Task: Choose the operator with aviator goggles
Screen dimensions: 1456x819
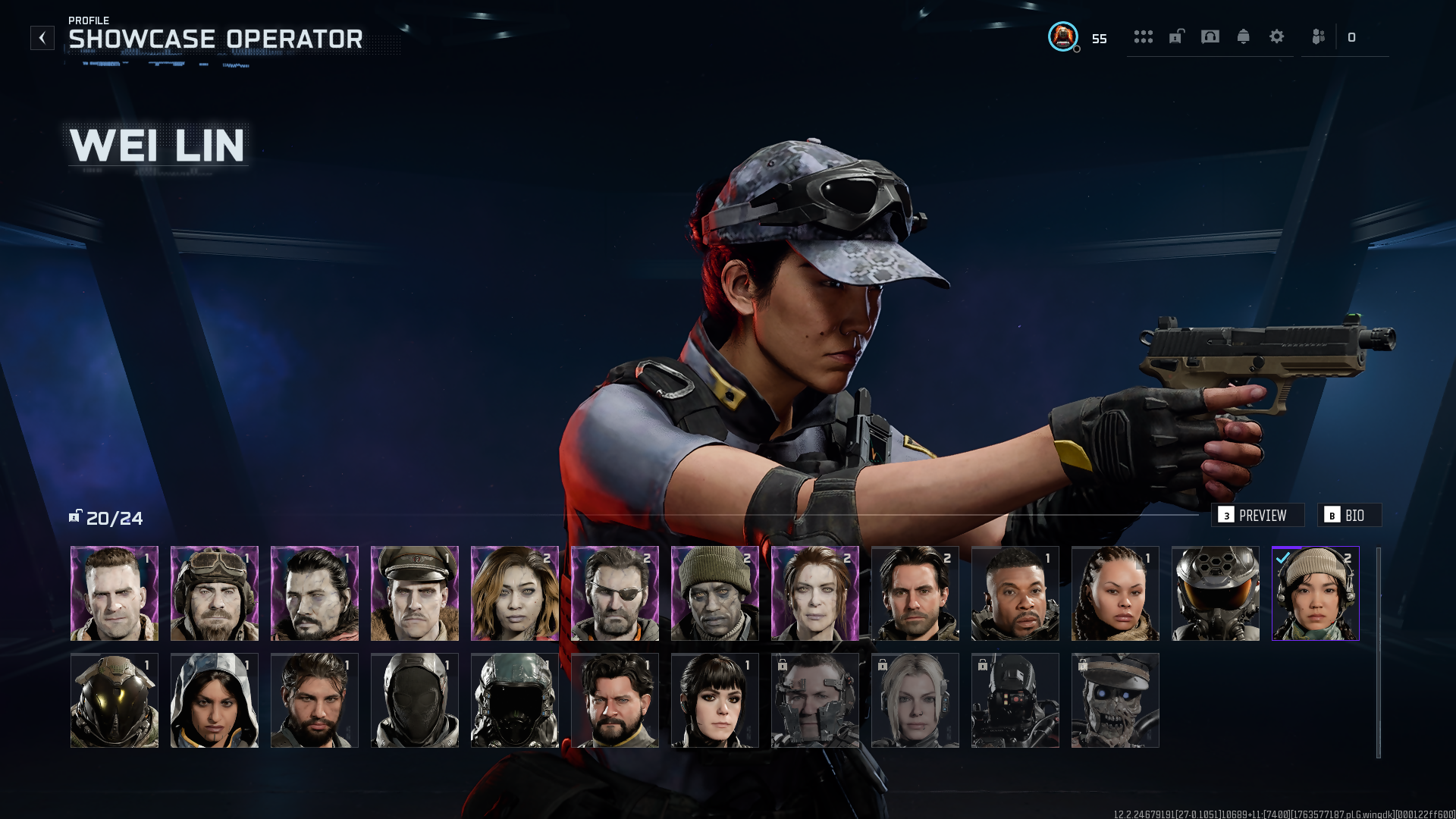Action: point(215,594)
